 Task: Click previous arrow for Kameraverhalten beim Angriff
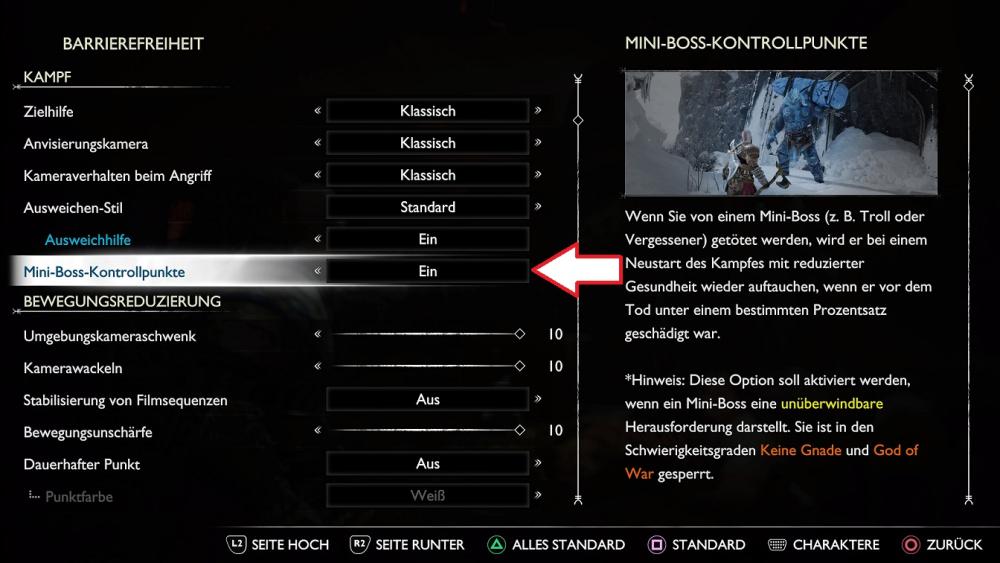[x=317, y=175]
